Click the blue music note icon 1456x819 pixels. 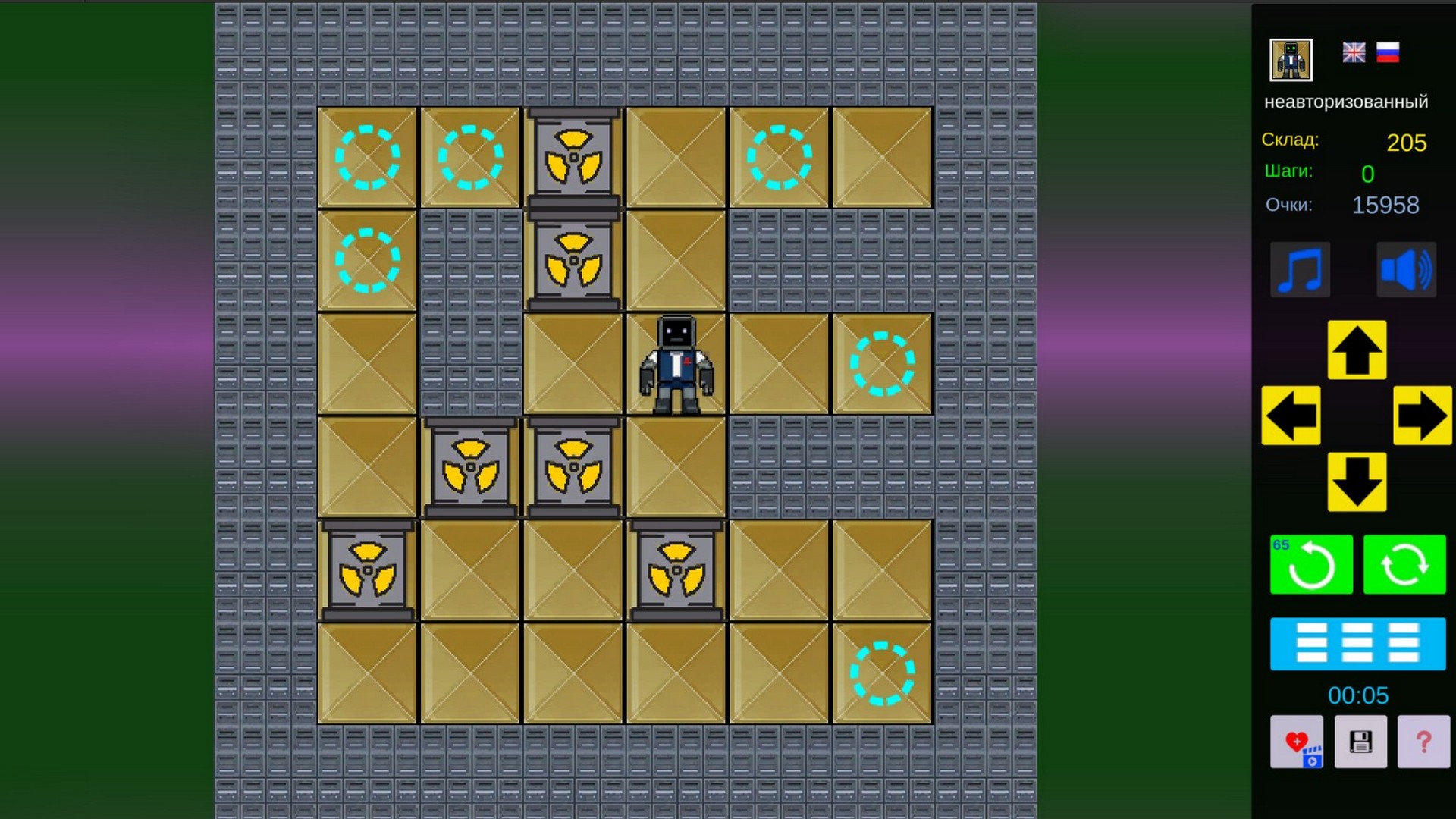(x=1300, y=270)
